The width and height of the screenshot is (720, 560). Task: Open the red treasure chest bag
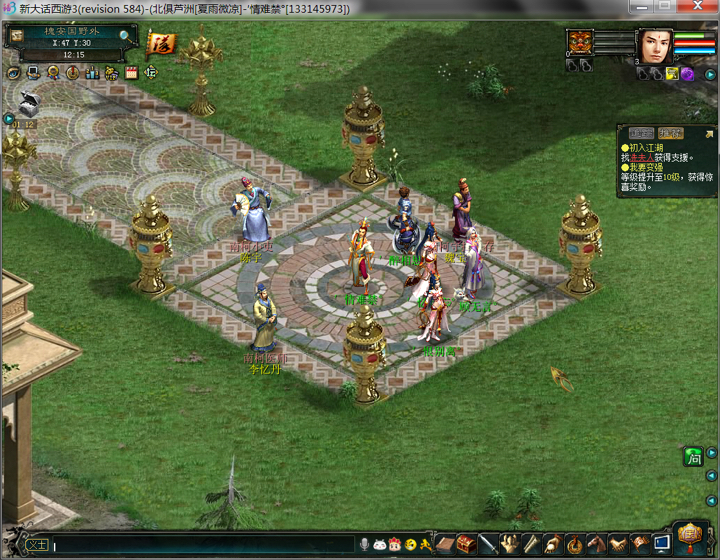[x=466, y=545]
